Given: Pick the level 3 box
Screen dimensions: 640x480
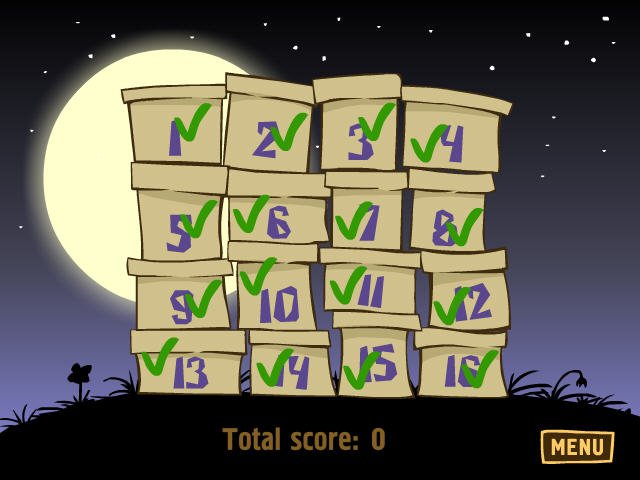Looking at the screenshot, I should [360, 134].
